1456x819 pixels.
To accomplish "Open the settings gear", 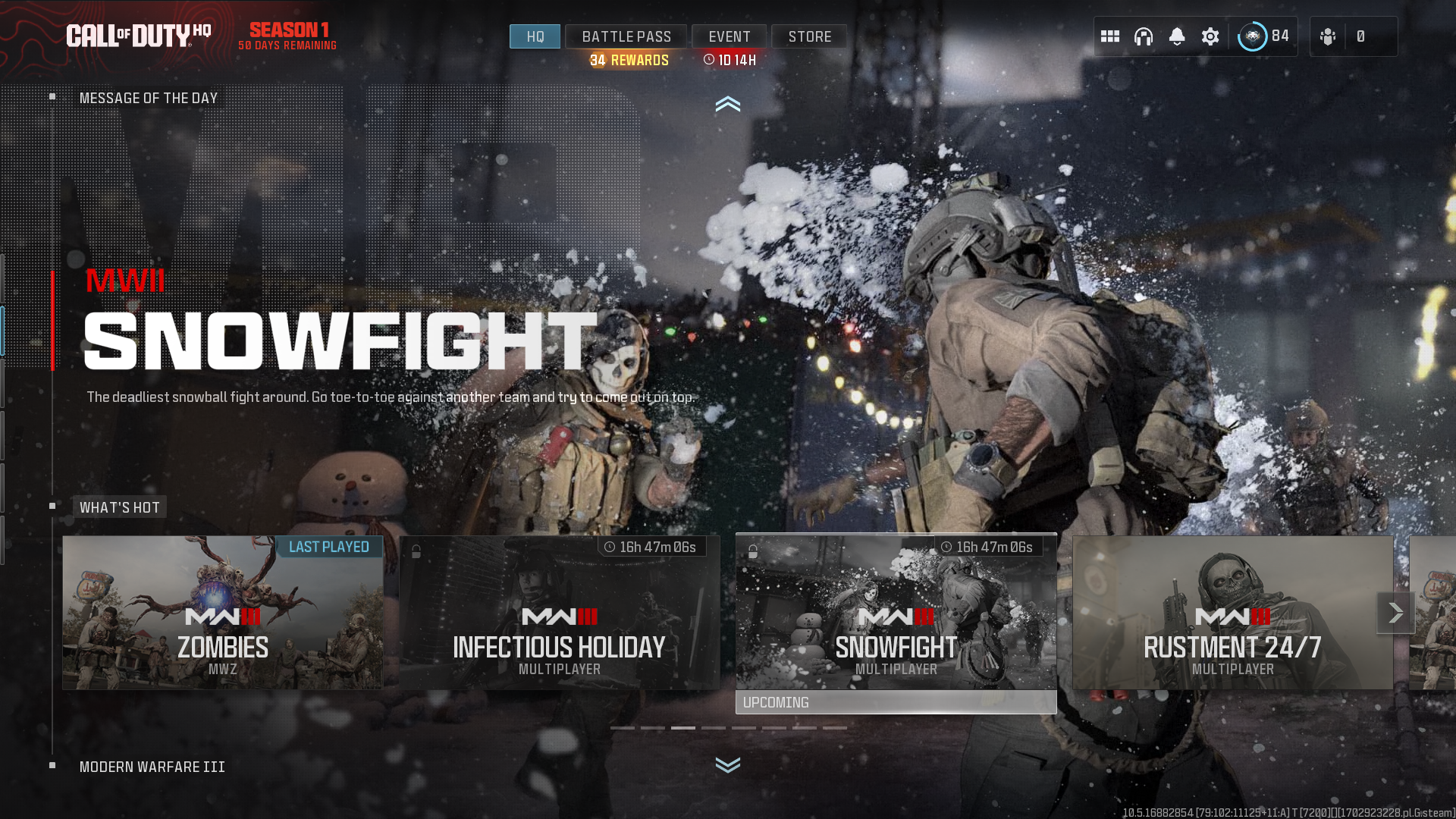I will coord(1210,36).
